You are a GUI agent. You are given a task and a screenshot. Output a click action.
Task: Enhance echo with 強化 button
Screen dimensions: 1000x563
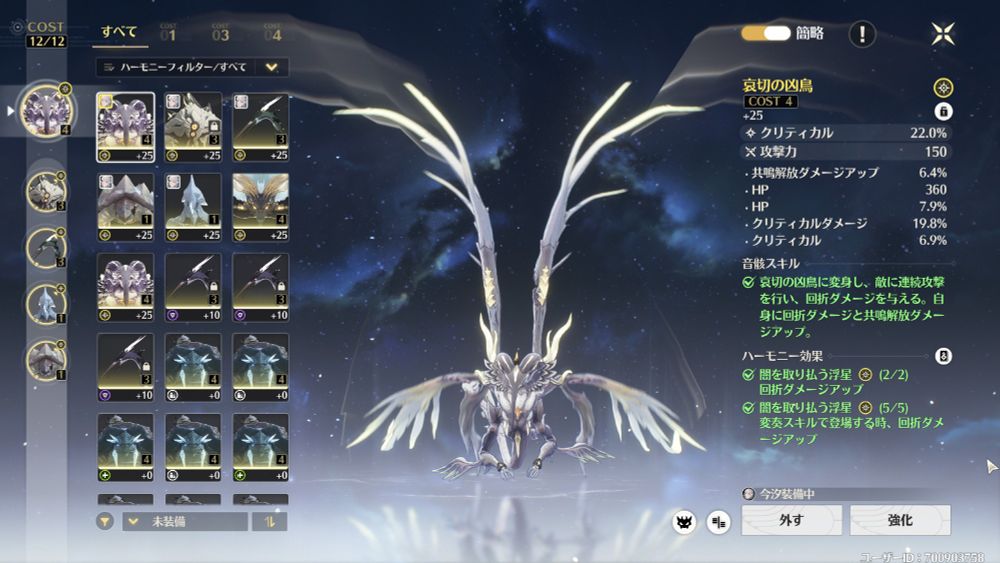(900, 520)
